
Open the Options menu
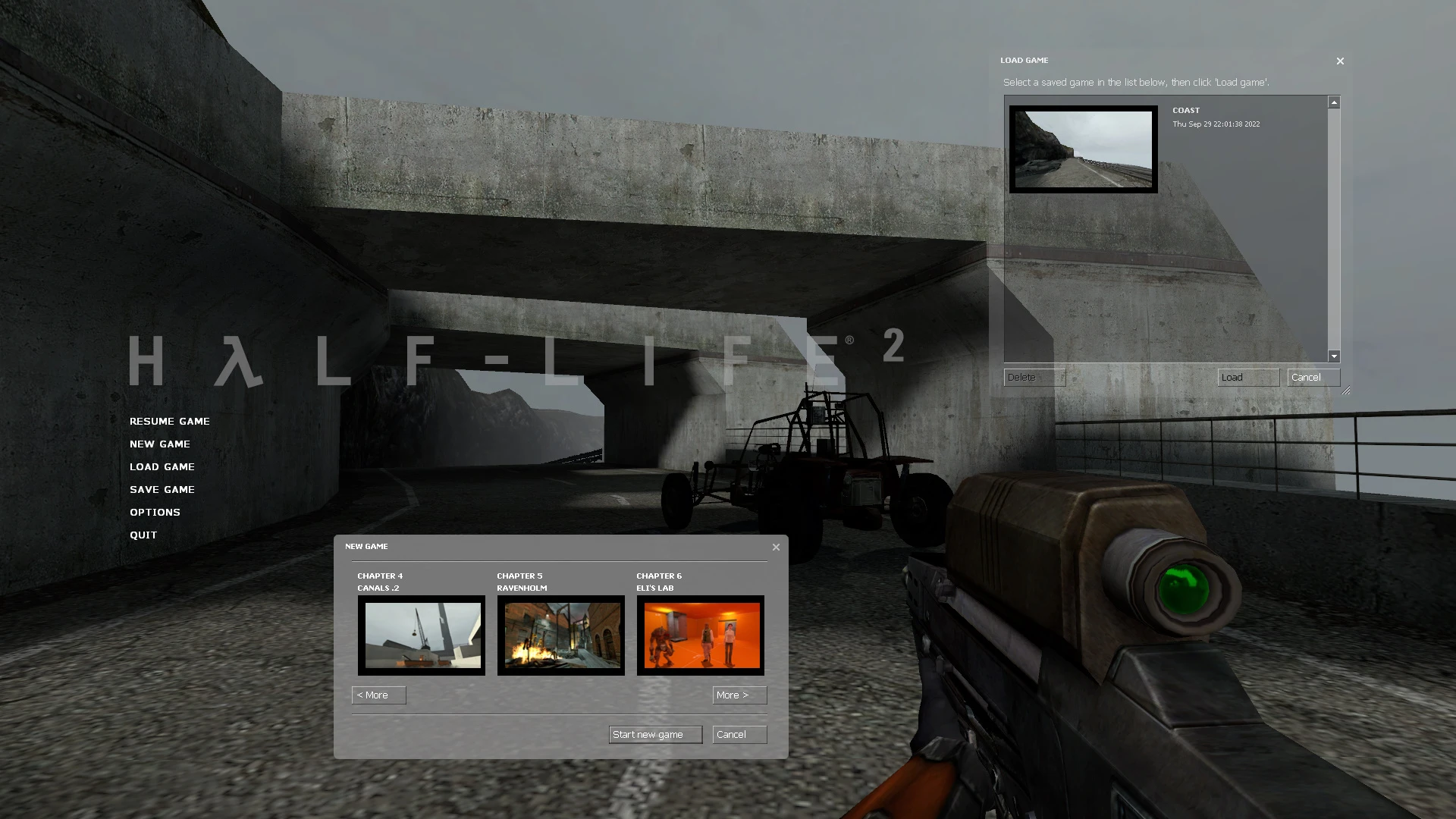click(x=155, y=512)
